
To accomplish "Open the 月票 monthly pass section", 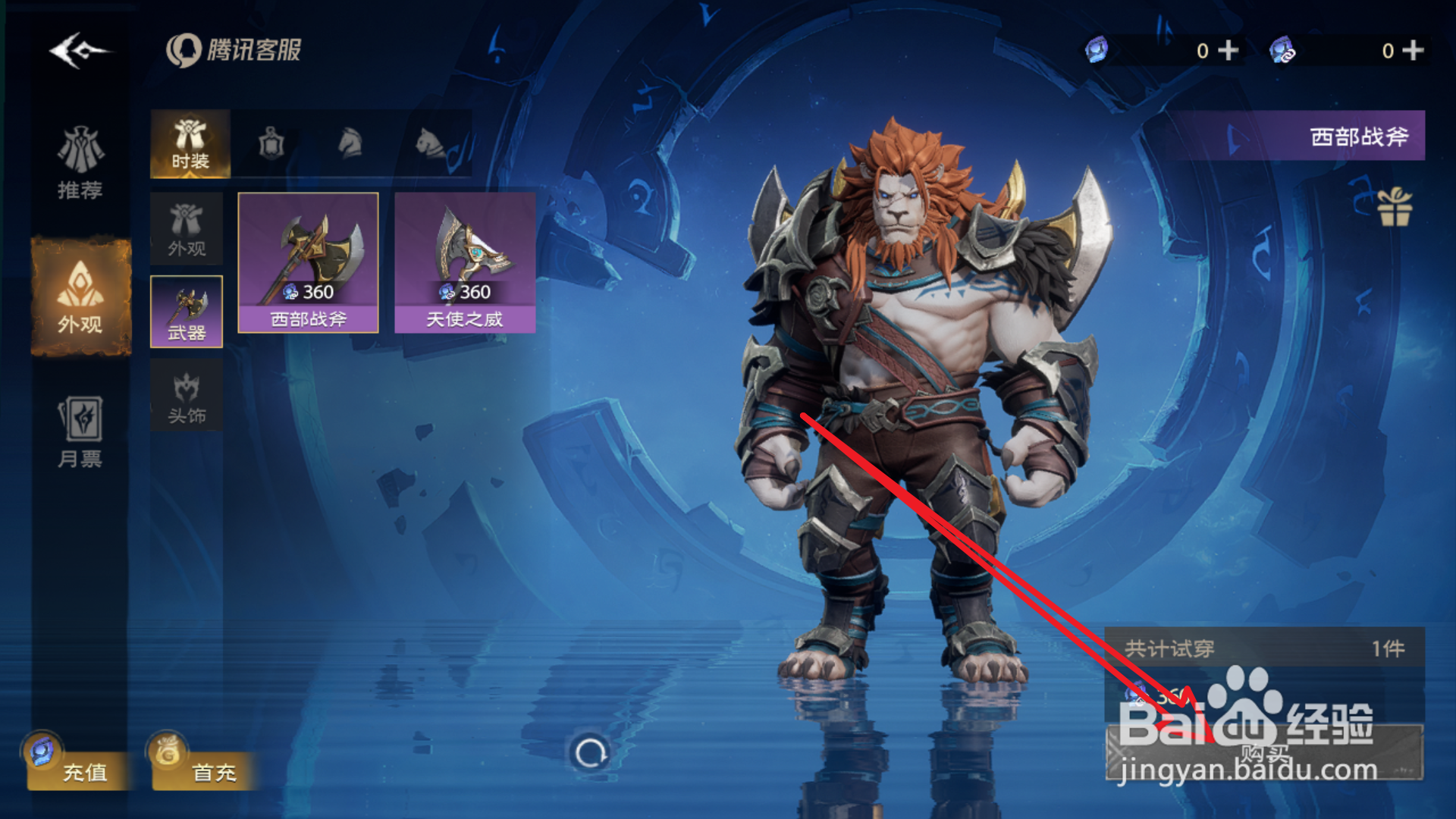I will (80, 431).
